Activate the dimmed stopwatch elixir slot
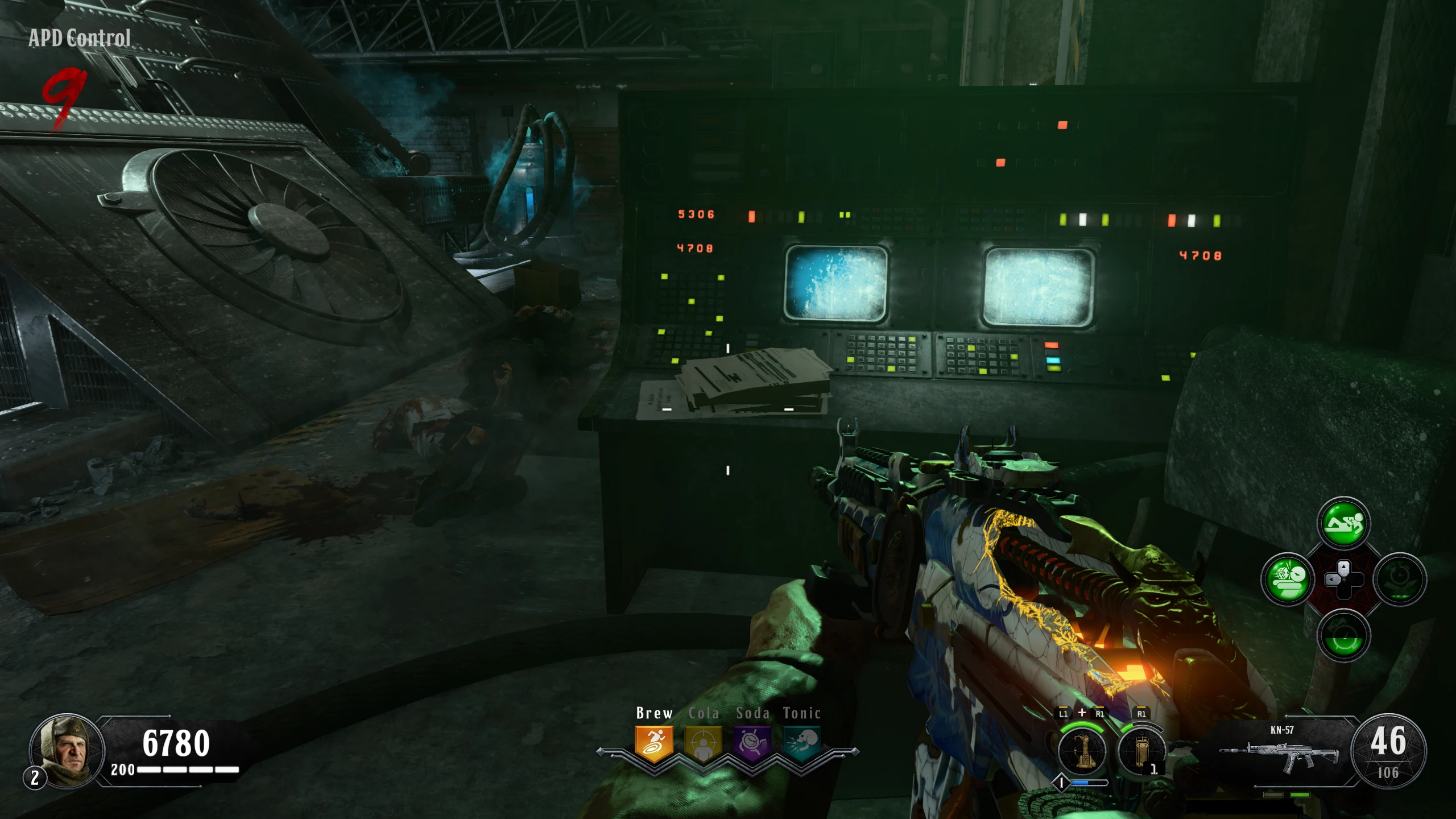Screen dimensions: 1456x819 click(1400, 580)
